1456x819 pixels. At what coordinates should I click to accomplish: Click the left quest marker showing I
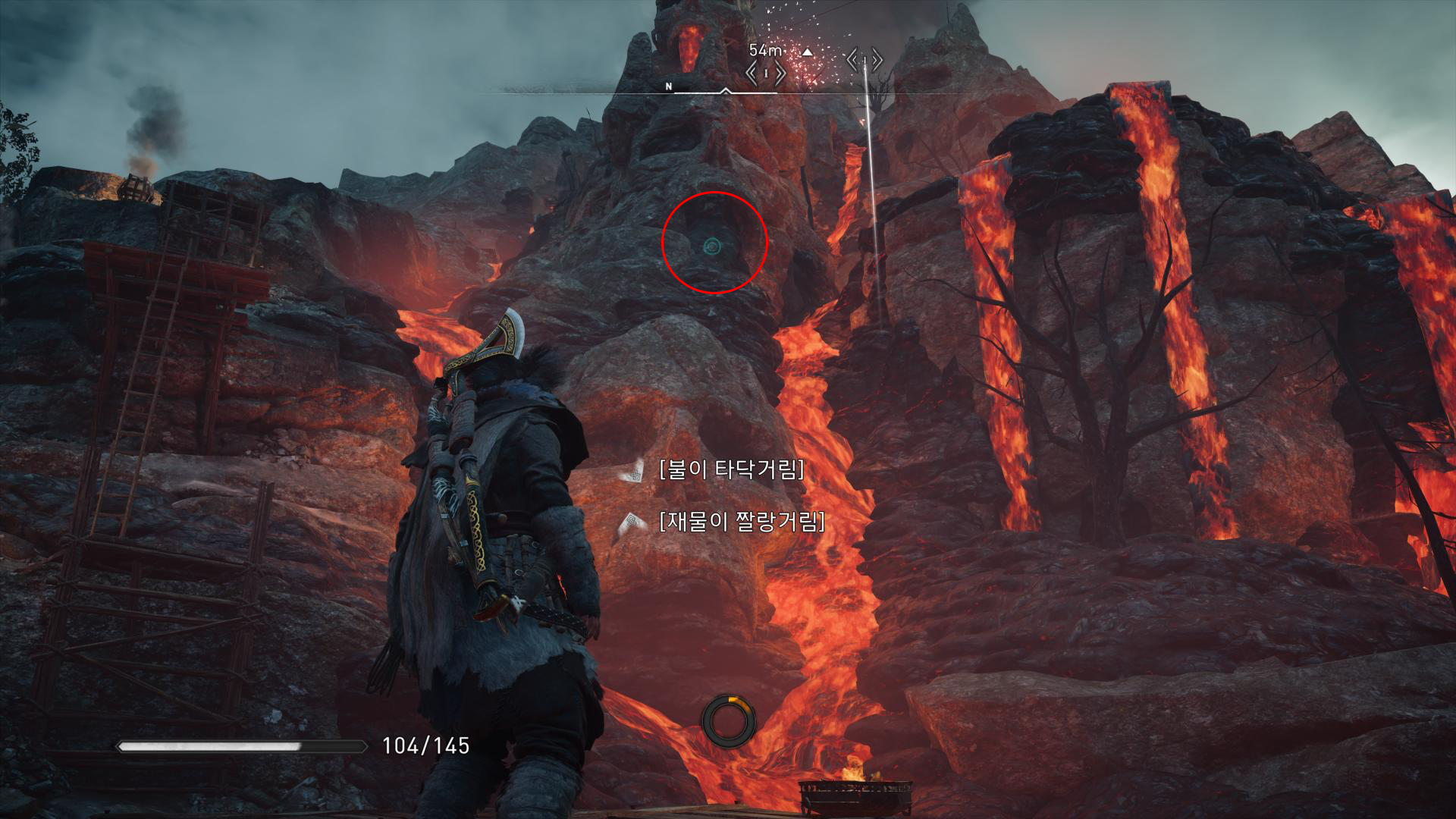766,72
